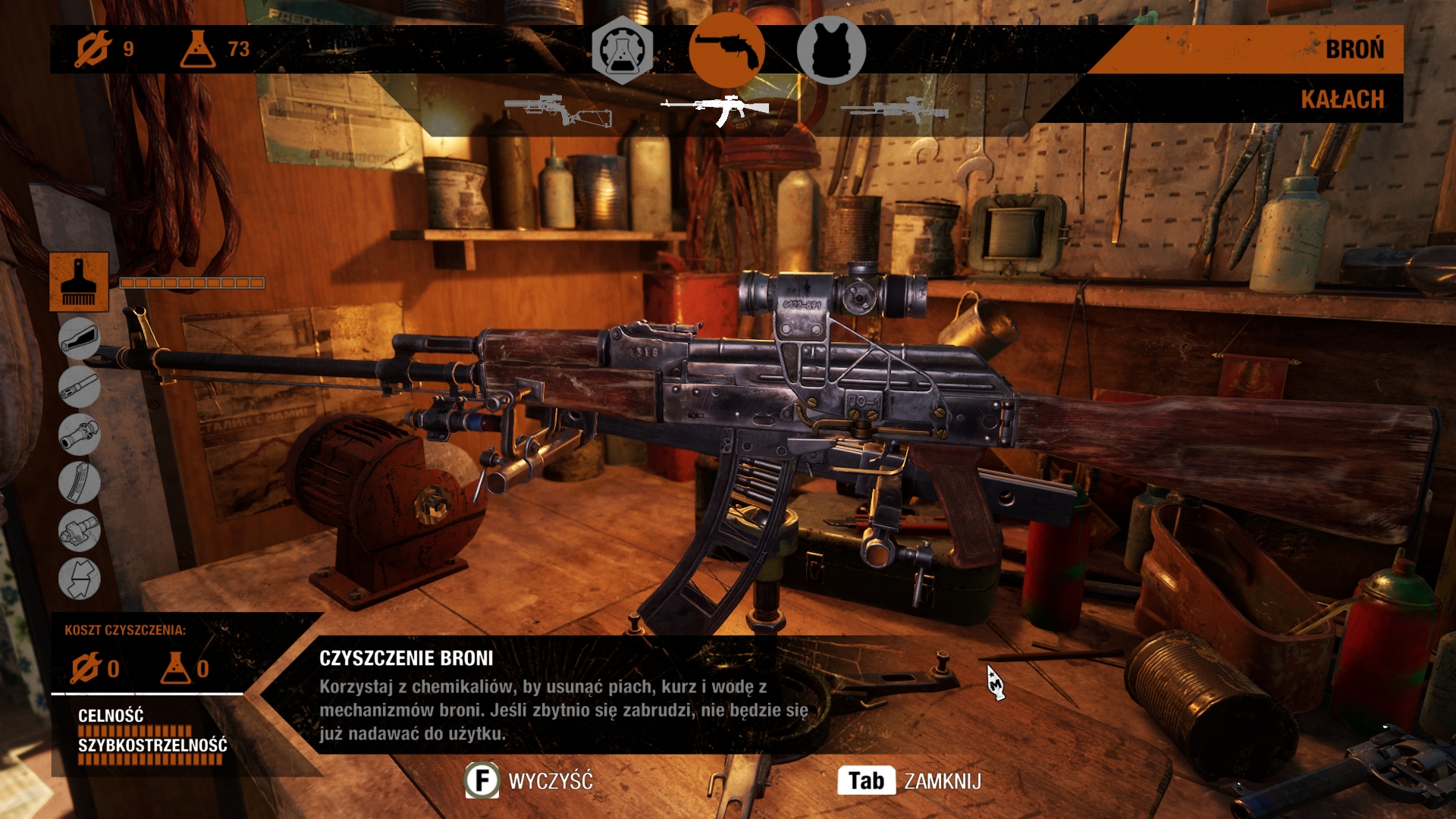Open the laser sight attachment slot

pyautogui.click(x=79, y=530)
